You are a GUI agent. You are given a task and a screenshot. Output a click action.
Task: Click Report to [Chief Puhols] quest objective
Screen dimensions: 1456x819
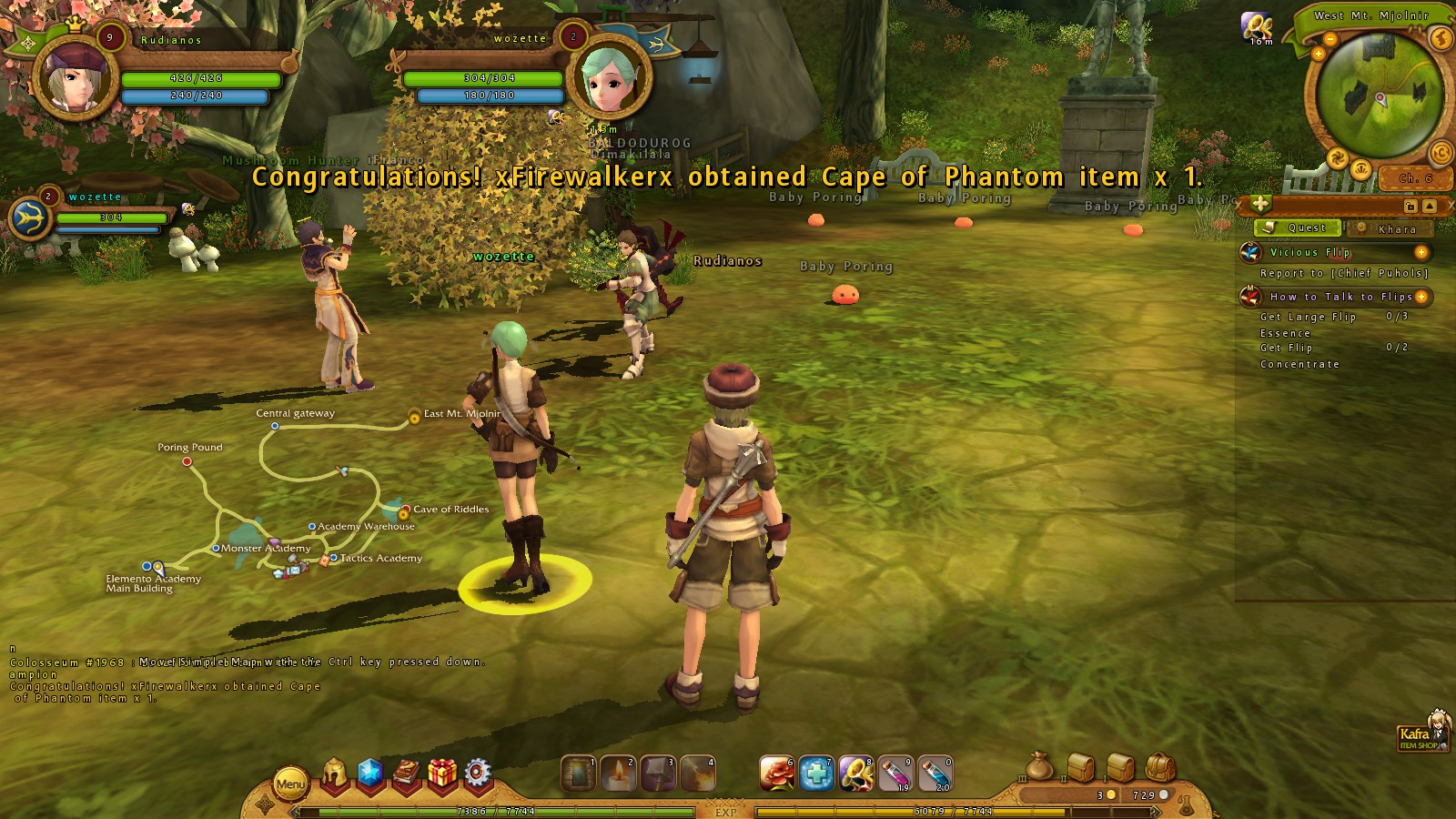(1344, 273)
